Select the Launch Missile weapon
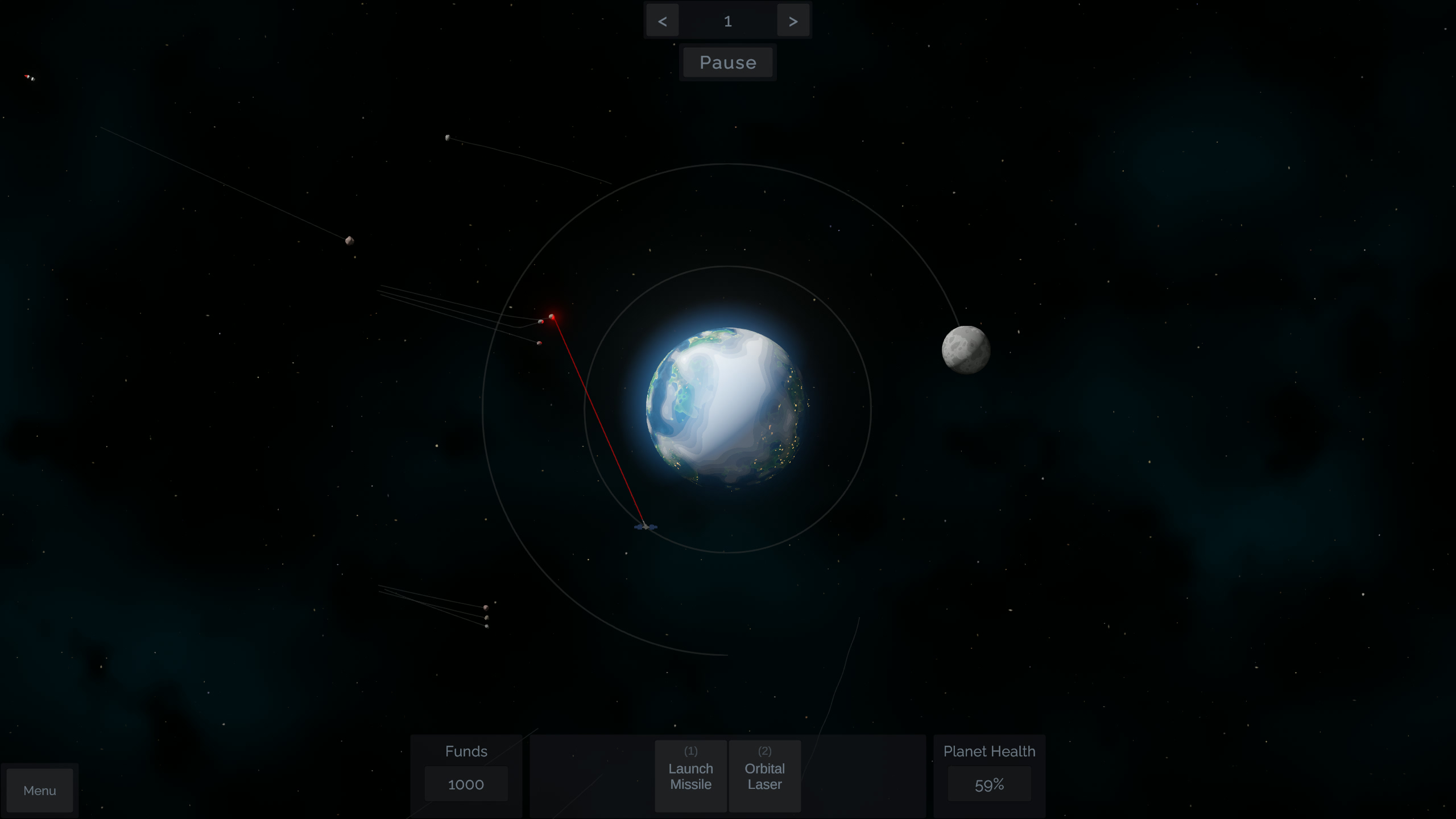The image size is (1456, 819). [x=690, y=776]
